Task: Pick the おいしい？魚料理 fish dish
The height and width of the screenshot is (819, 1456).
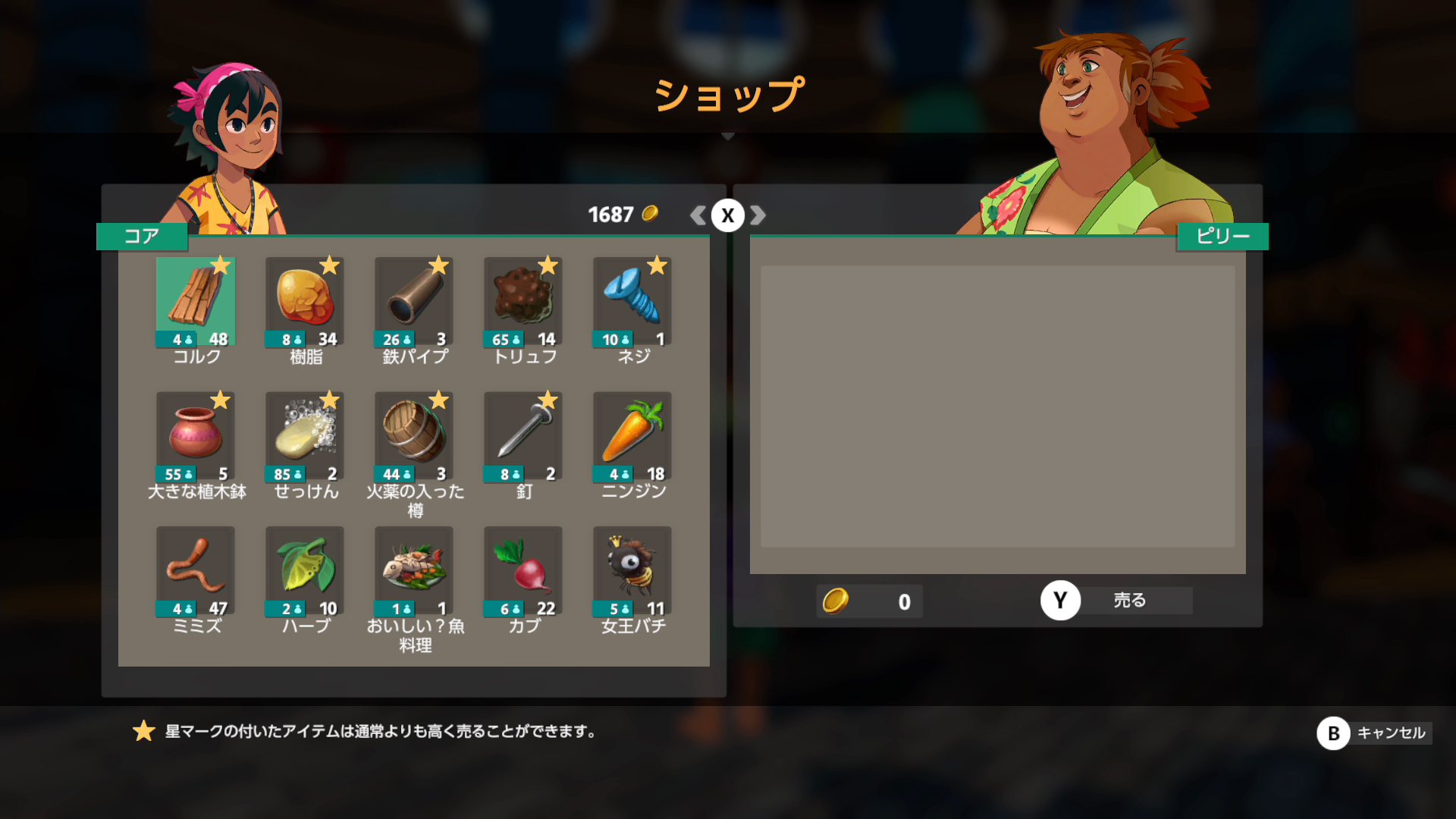Action: 414,571
